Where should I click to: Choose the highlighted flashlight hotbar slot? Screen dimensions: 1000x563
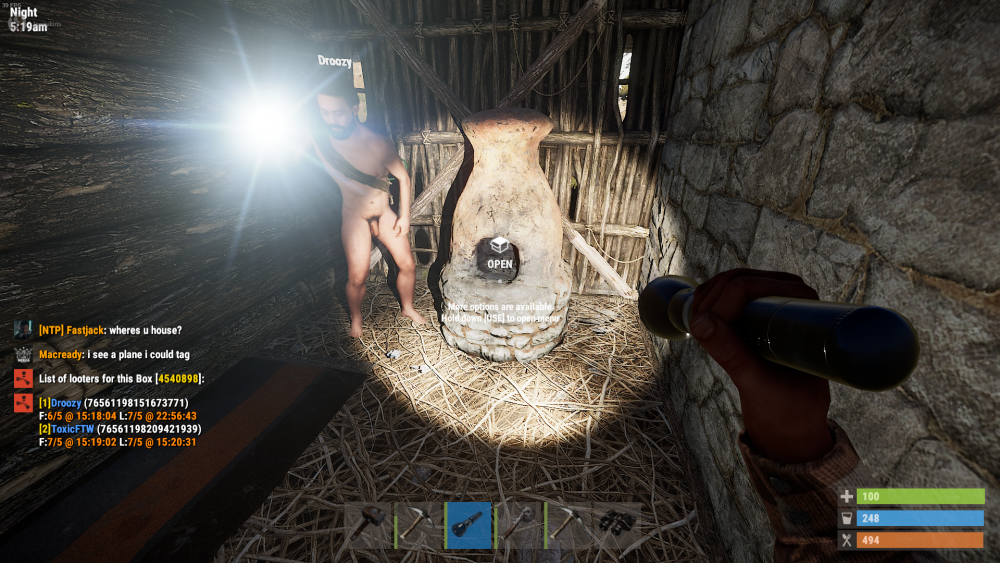click(x=469, y=525)
